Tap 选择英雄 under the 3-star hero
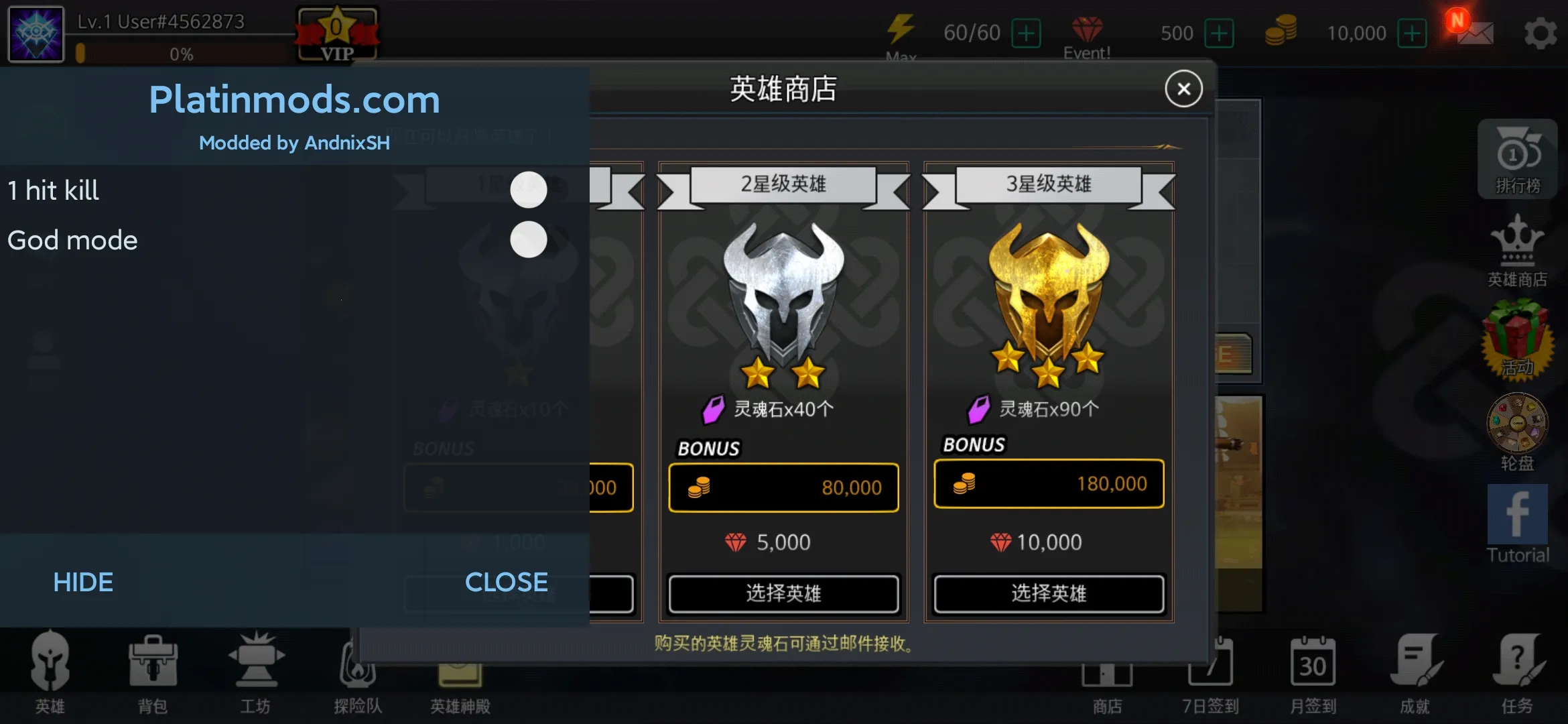The width and height of the screenshot is (1568, 724). click(1048, 593)
